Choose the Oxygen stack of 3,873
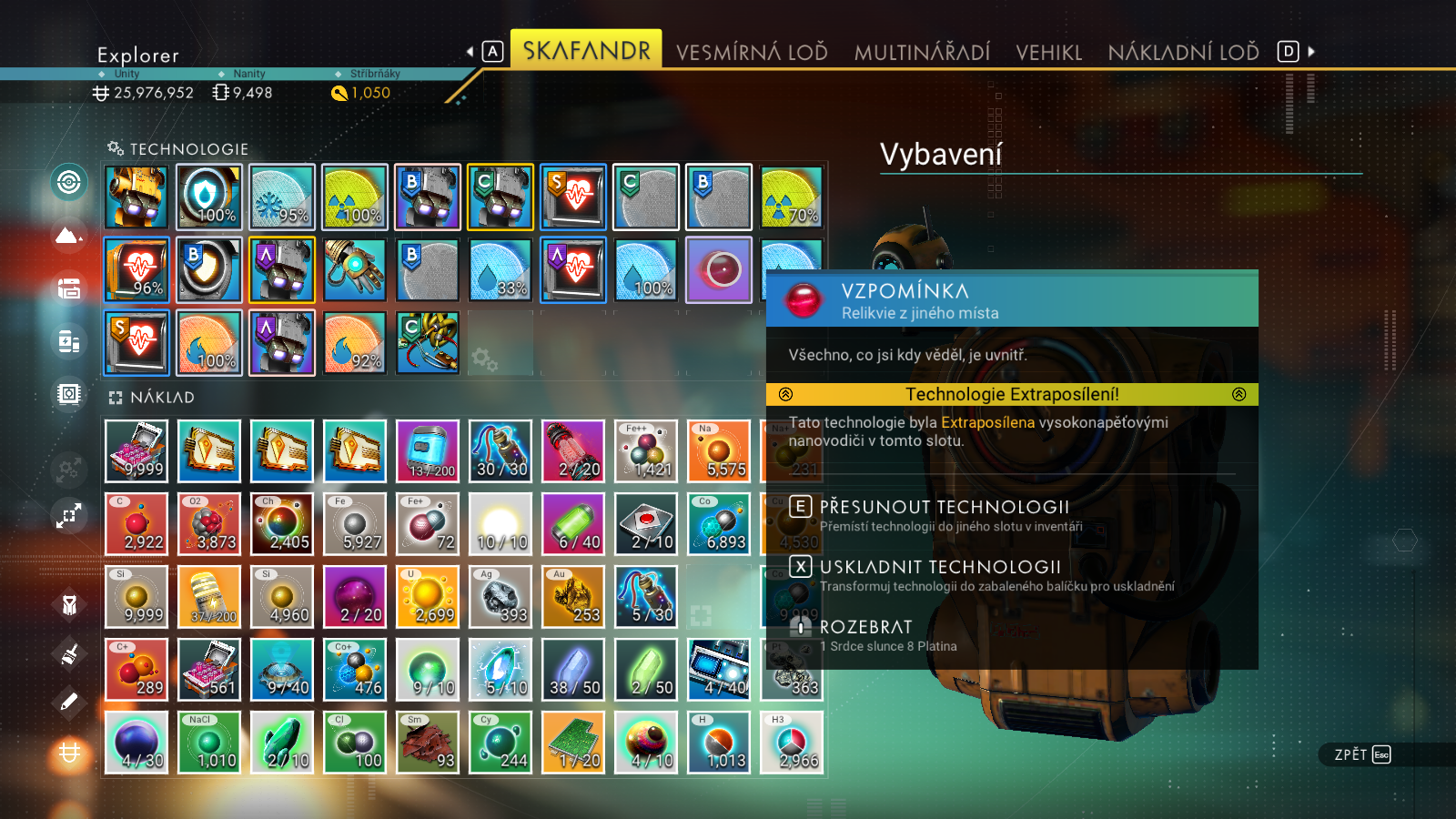Image resolution: width=1456 pixels, height=819 pixels. tap(209, 524)
